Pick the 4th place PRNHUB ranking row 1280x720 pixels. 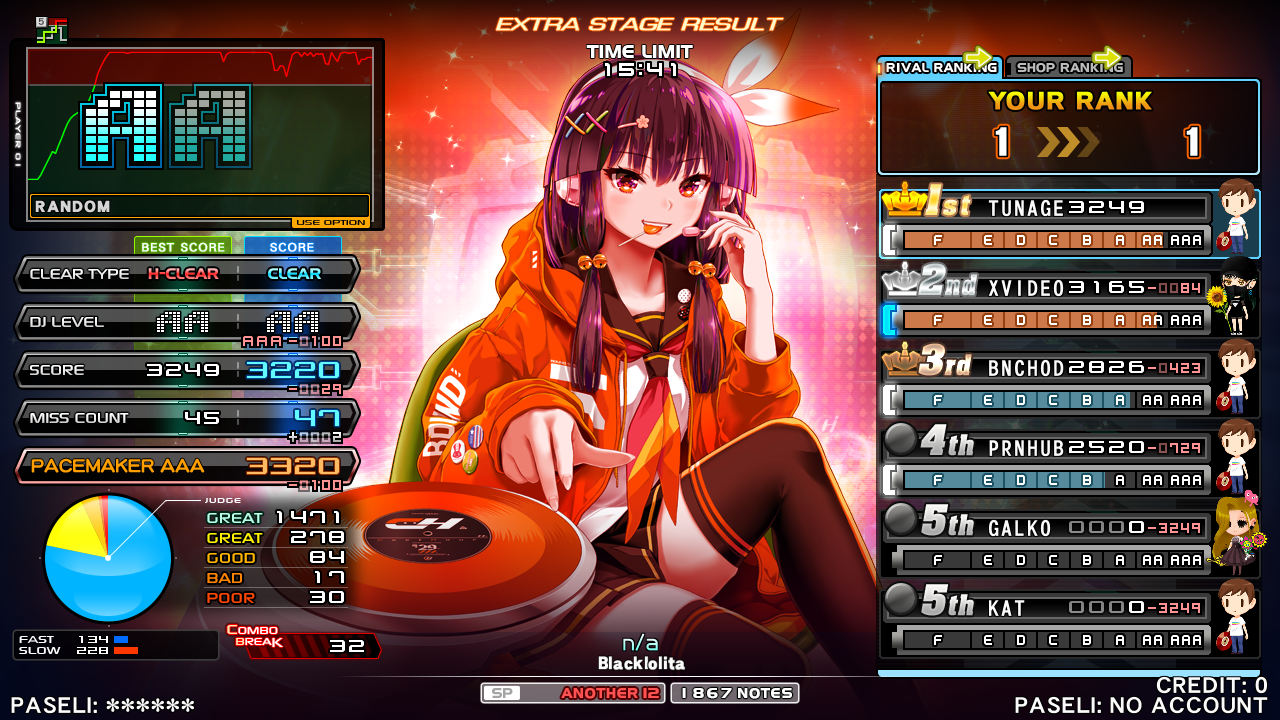[1046, 463]
